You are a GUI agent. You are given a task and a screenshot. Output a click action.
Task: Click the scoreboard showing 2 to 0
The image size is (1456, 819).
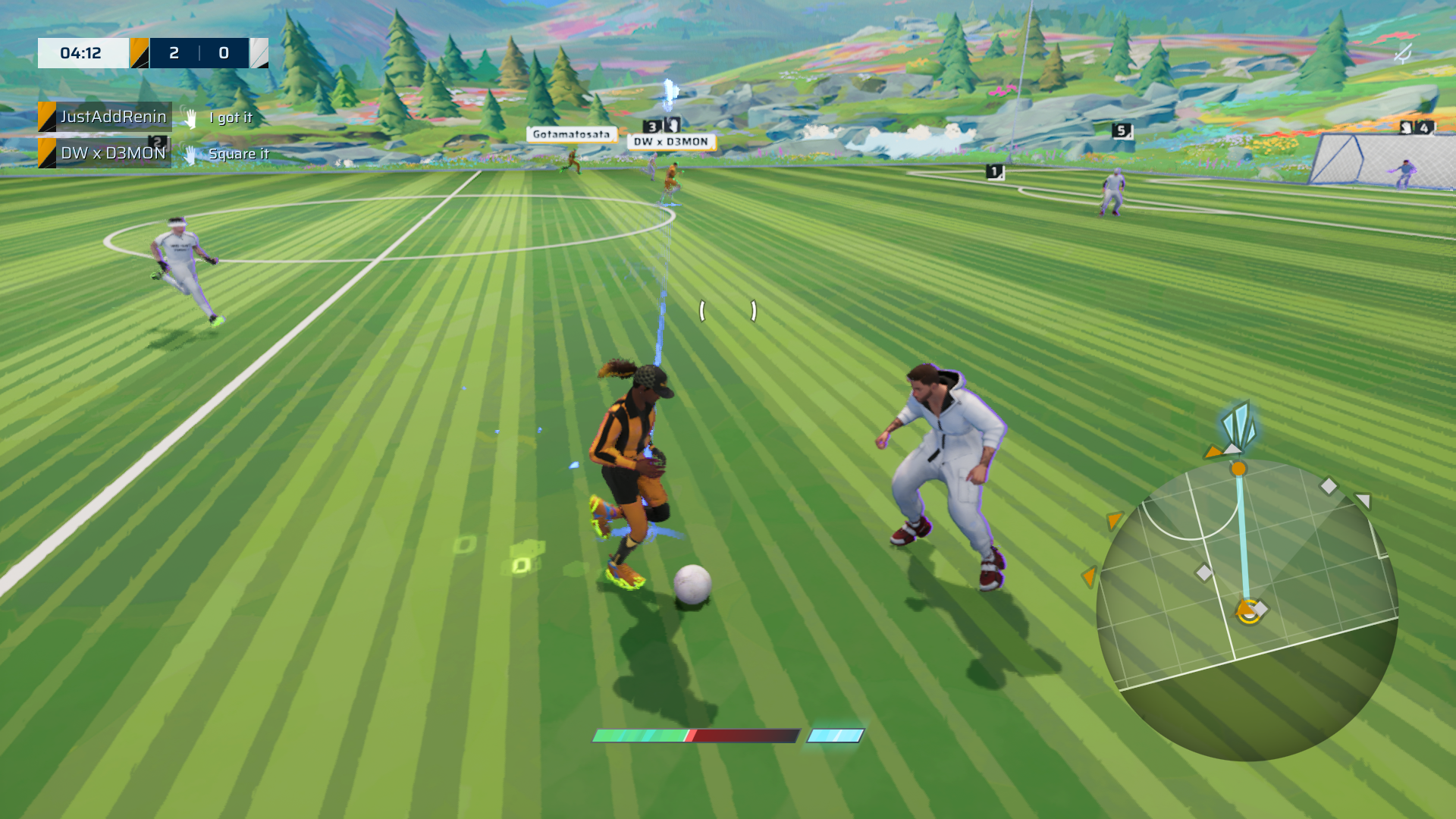click(198, 53)
